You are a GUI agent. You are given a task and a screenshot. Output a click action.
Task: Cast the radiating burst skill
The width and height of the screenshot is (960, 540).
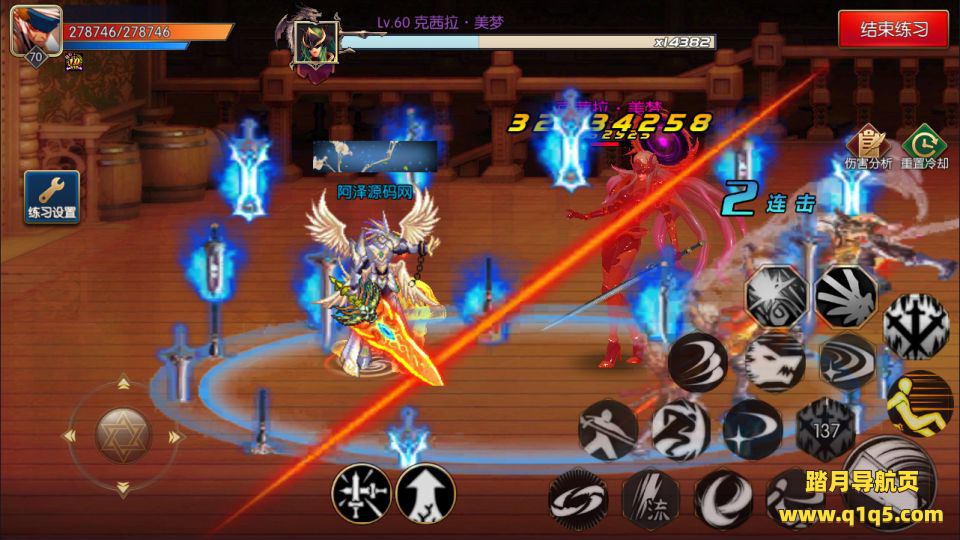coord(846,296)
